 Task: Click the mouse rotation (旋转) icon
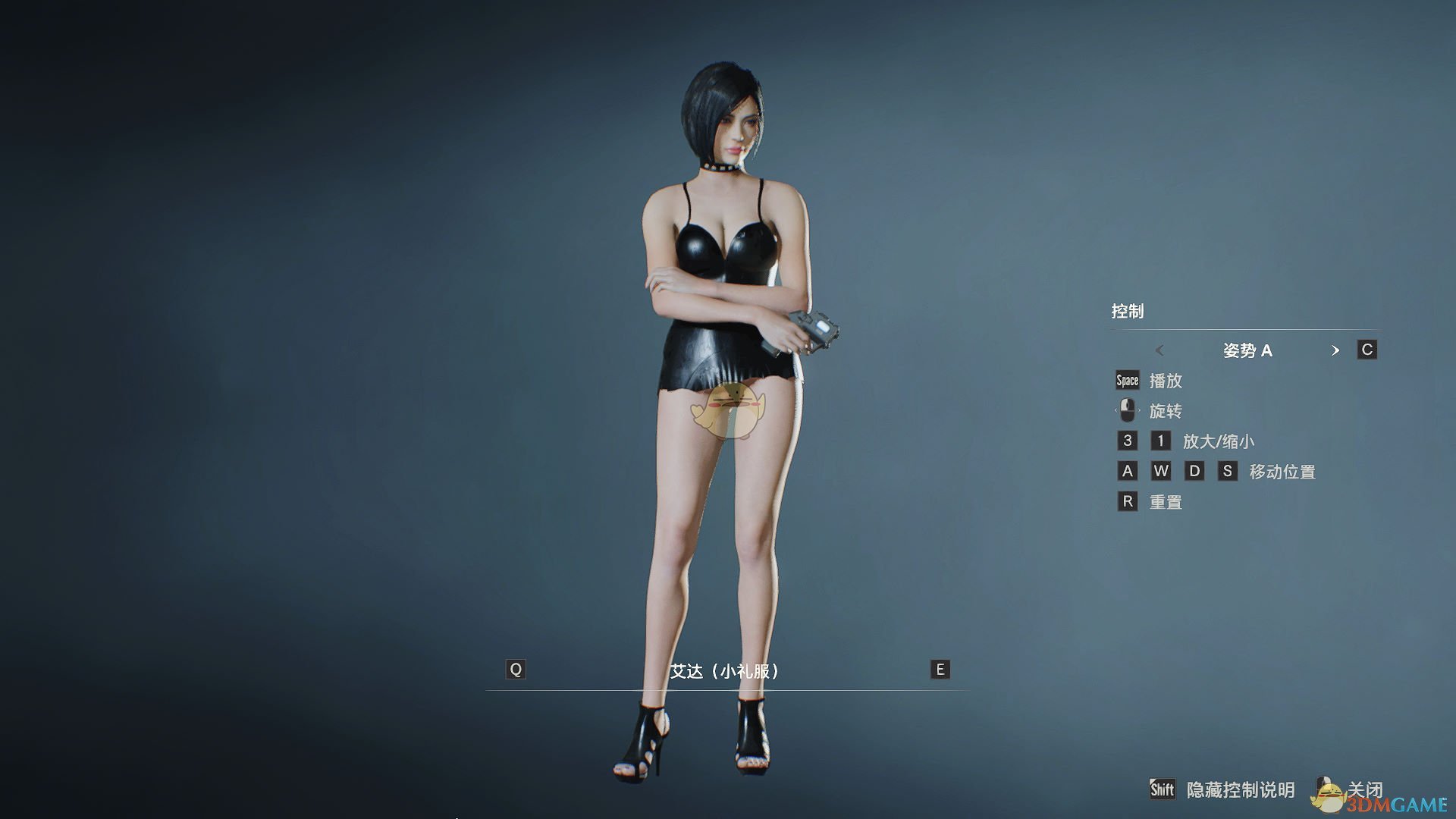[x=1127, y=410]
